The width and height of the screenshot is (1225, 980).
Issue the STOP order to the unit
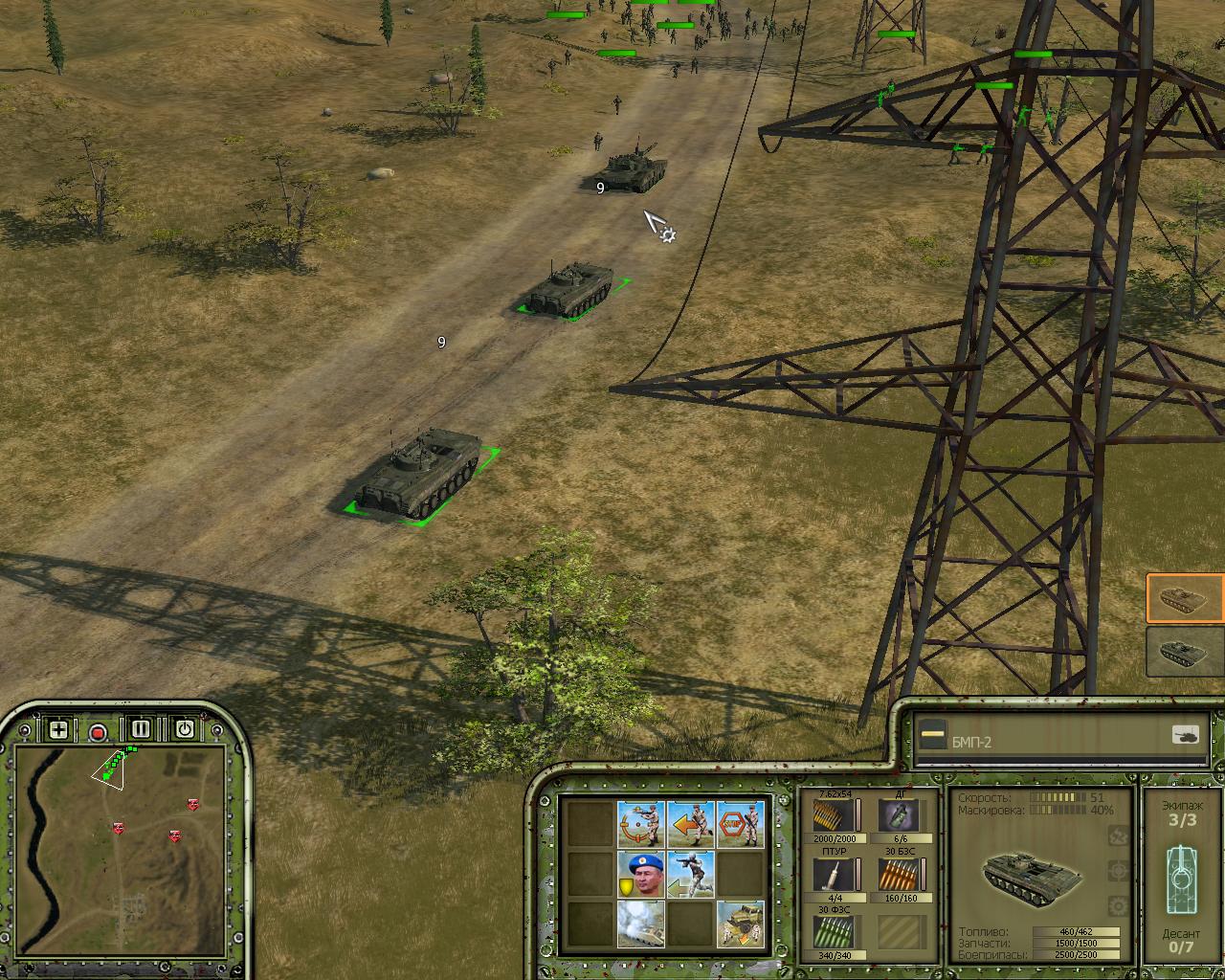click(741, 823)
